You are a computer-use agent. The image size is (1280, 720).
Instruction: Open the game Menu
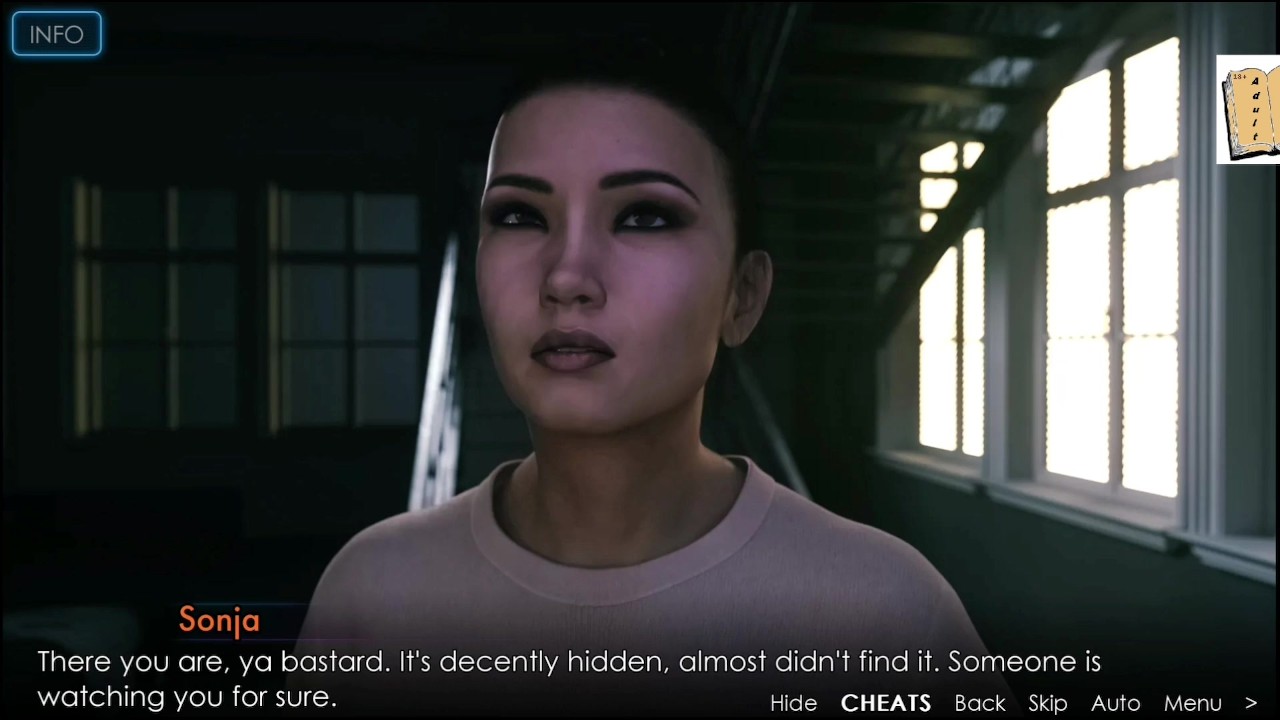pos(1193,703)
